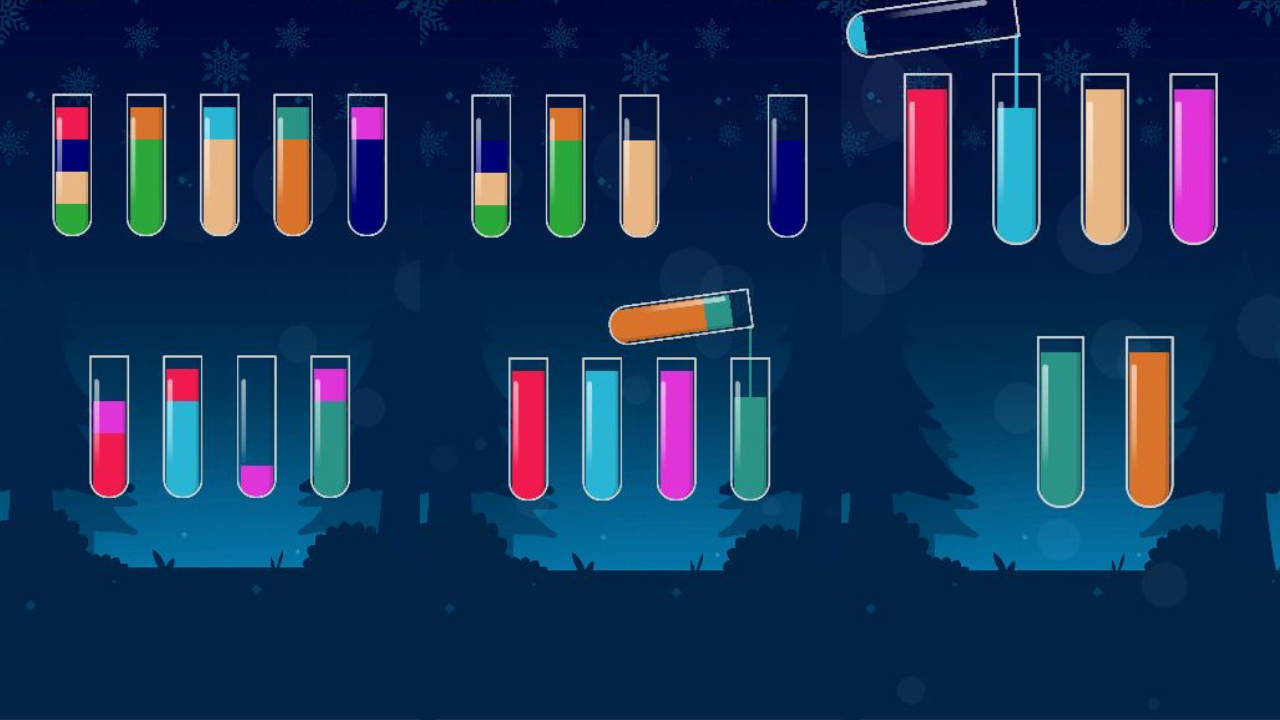Screen dimensions: 1280x720
Task: Select the teal-over-orange tube
Action: tap(290, 165)
